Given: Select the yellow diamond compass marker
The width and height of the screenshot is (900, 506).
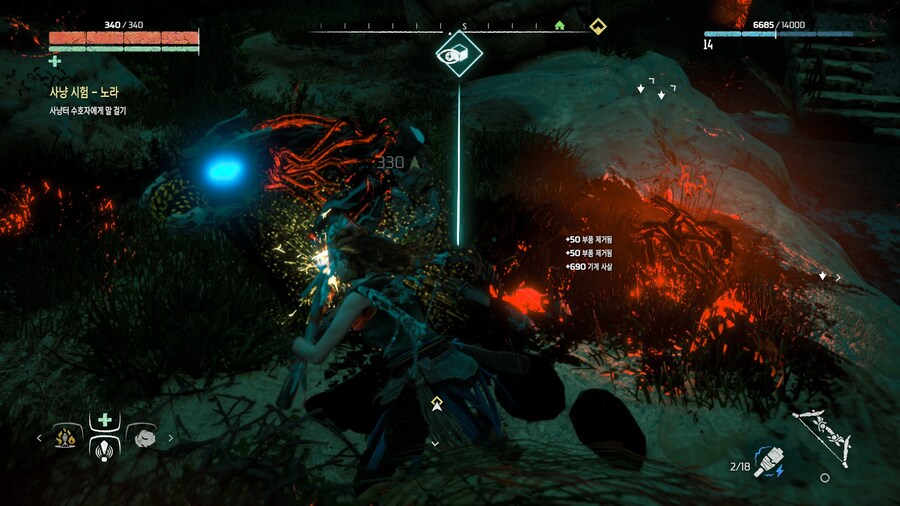Looking at the screenshot, I should (597, 25).
